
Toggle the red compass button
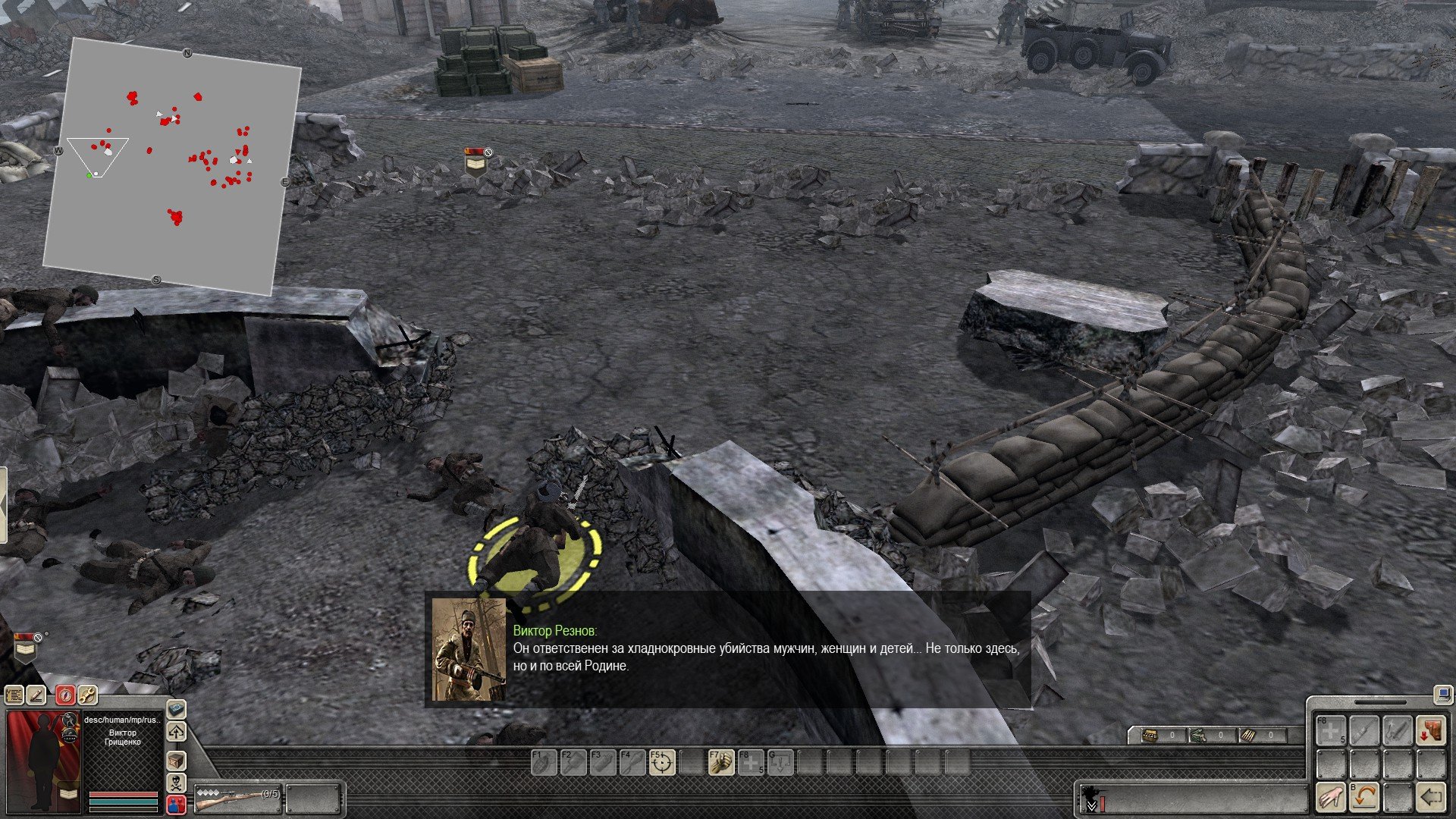pos(65,695)
